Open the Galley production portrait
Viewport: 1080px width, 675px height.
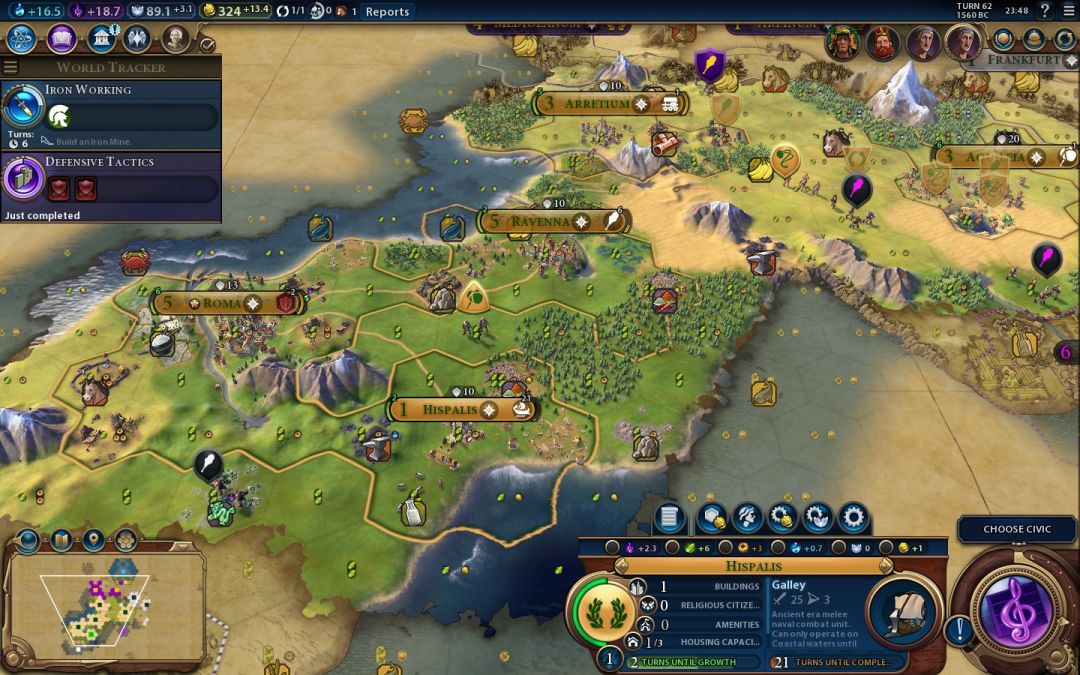pos(904,612)
